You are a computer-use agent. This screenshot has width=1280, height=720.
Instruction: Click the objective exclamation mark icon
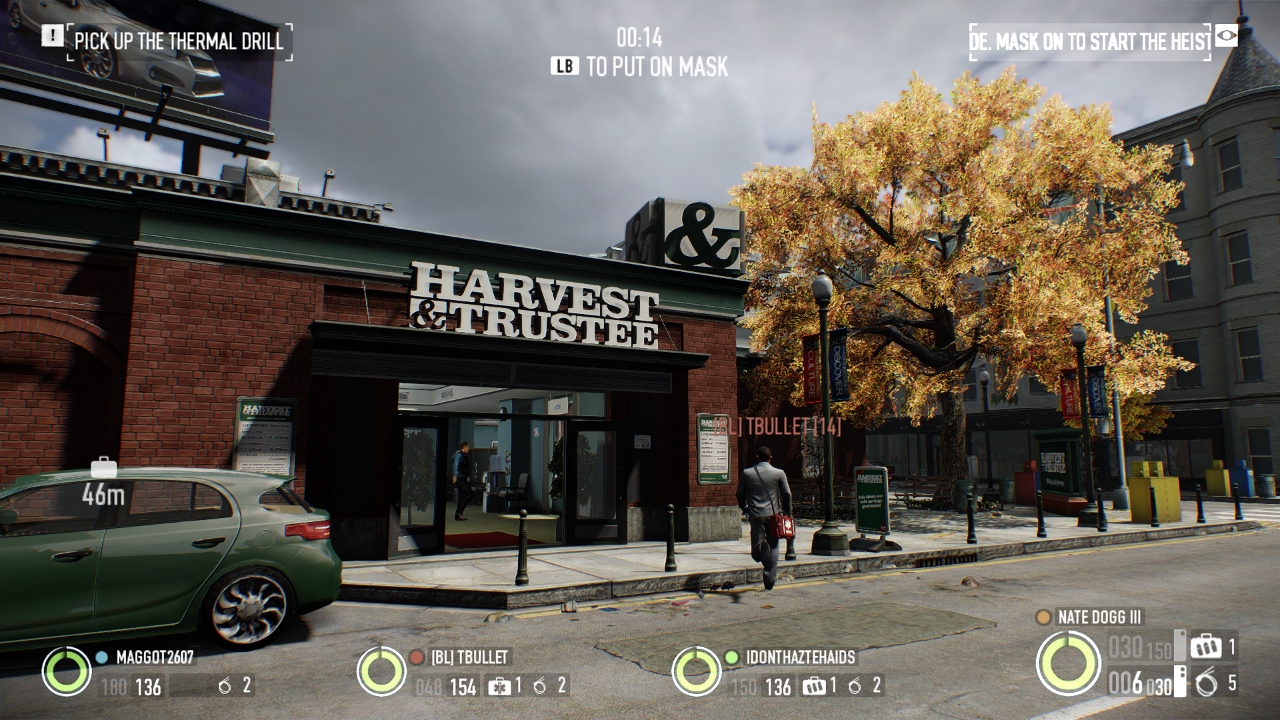tap(52, 36)
